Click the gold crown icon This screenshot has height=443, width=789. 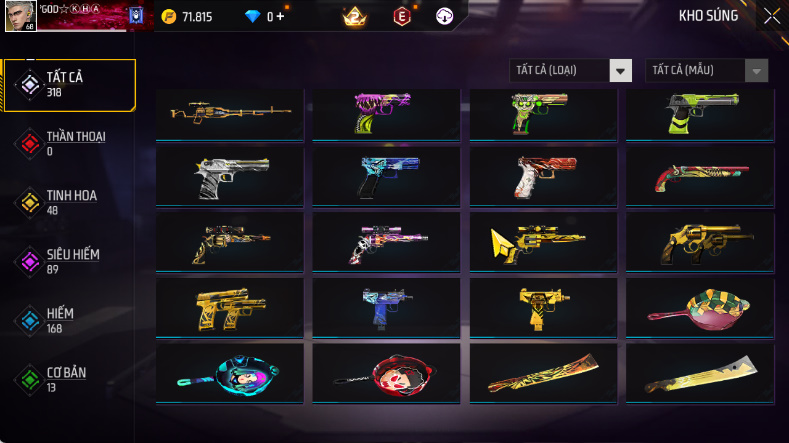tap(353, 16)
